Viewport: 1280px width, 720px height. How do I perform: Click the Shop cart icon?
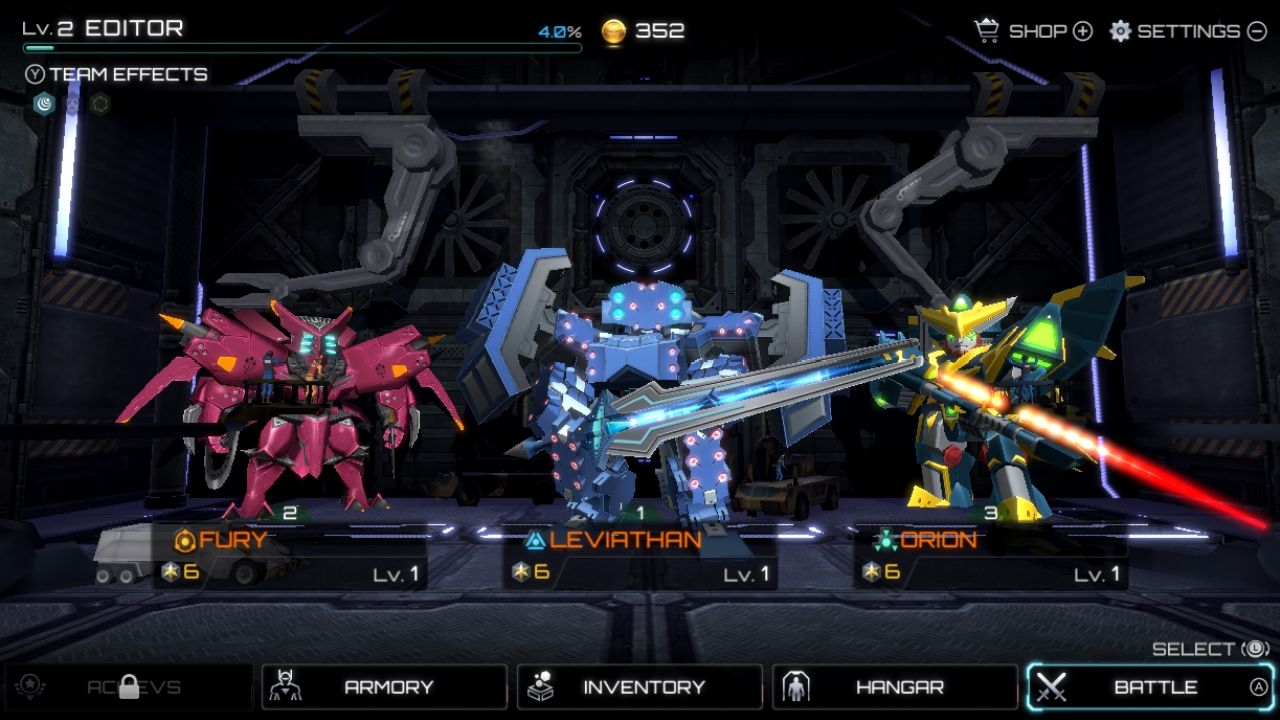point(988,31)
